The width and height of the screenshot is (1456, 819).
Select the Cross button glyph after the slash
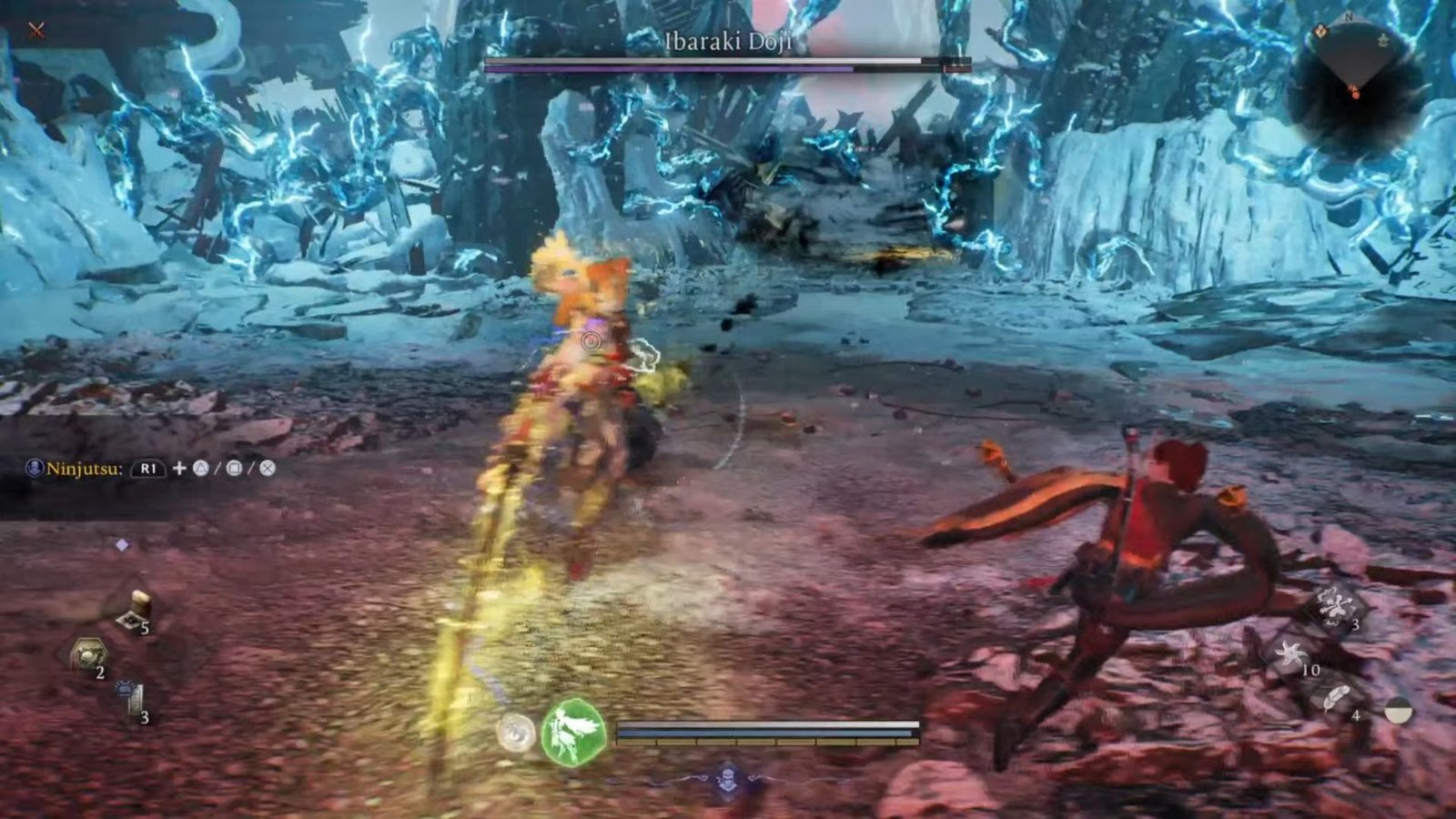point(268,469)
